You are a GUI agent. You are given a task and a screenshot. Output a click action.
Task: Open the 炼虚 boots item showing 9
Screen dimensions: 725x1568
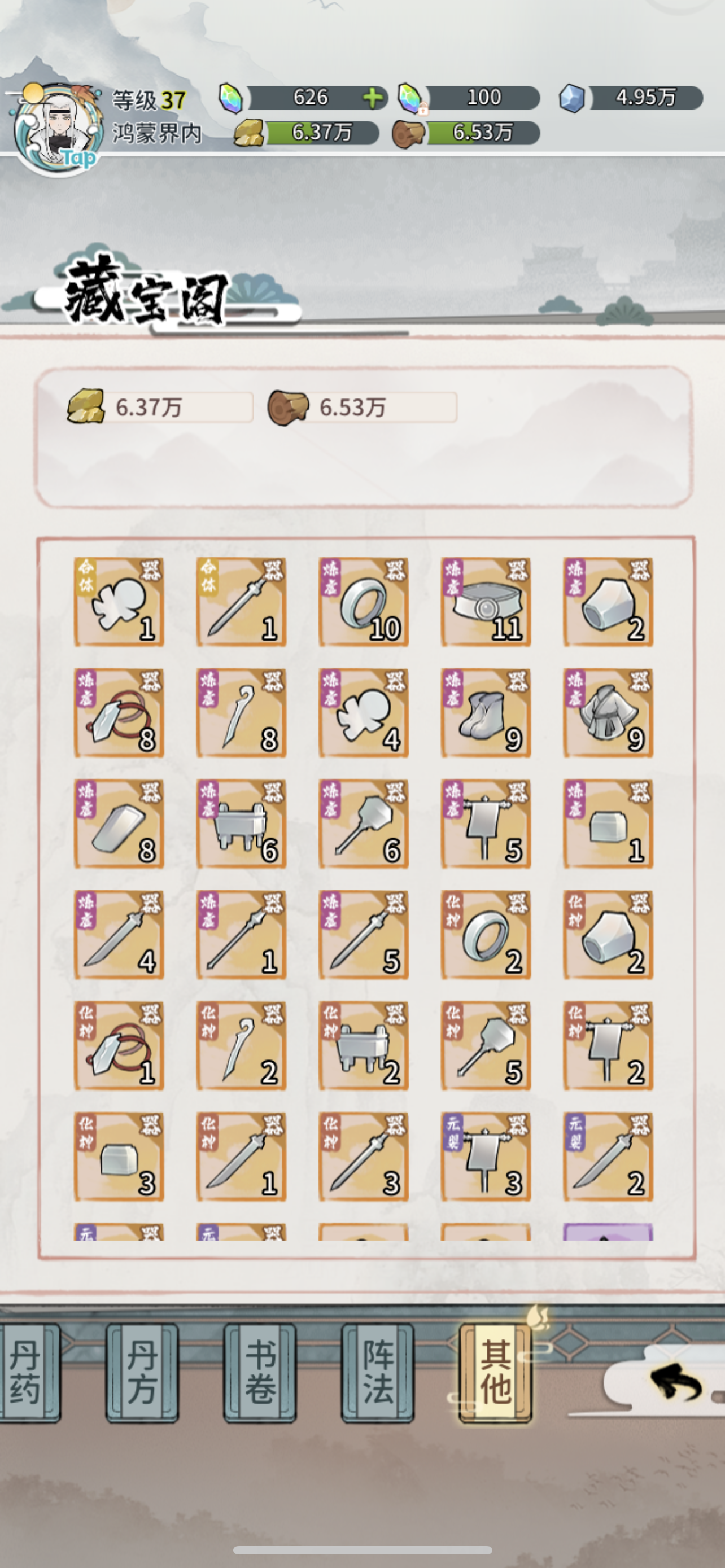(x=486, y=712)
